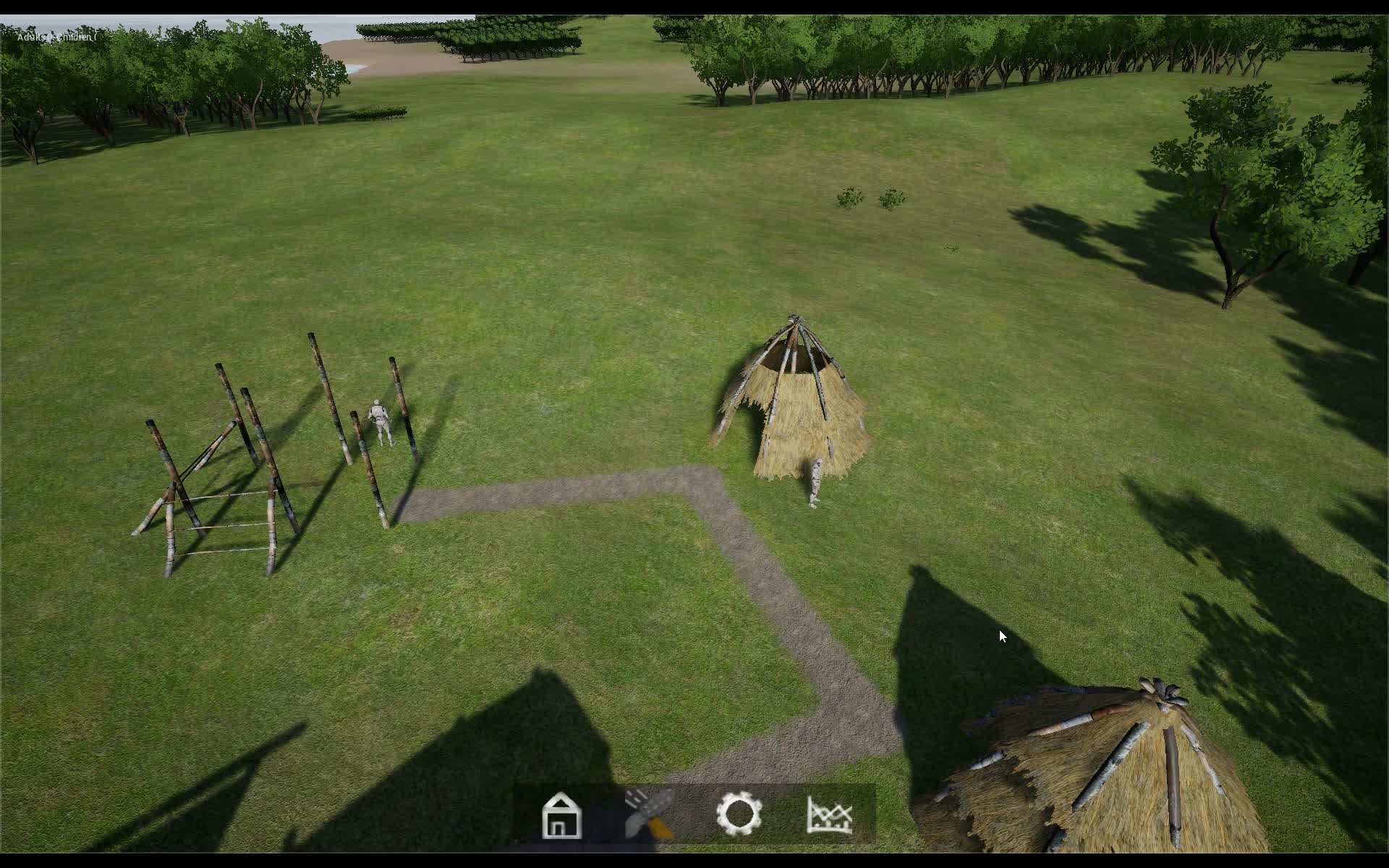Select the villager standing by the hut entrance

[816, 481]
